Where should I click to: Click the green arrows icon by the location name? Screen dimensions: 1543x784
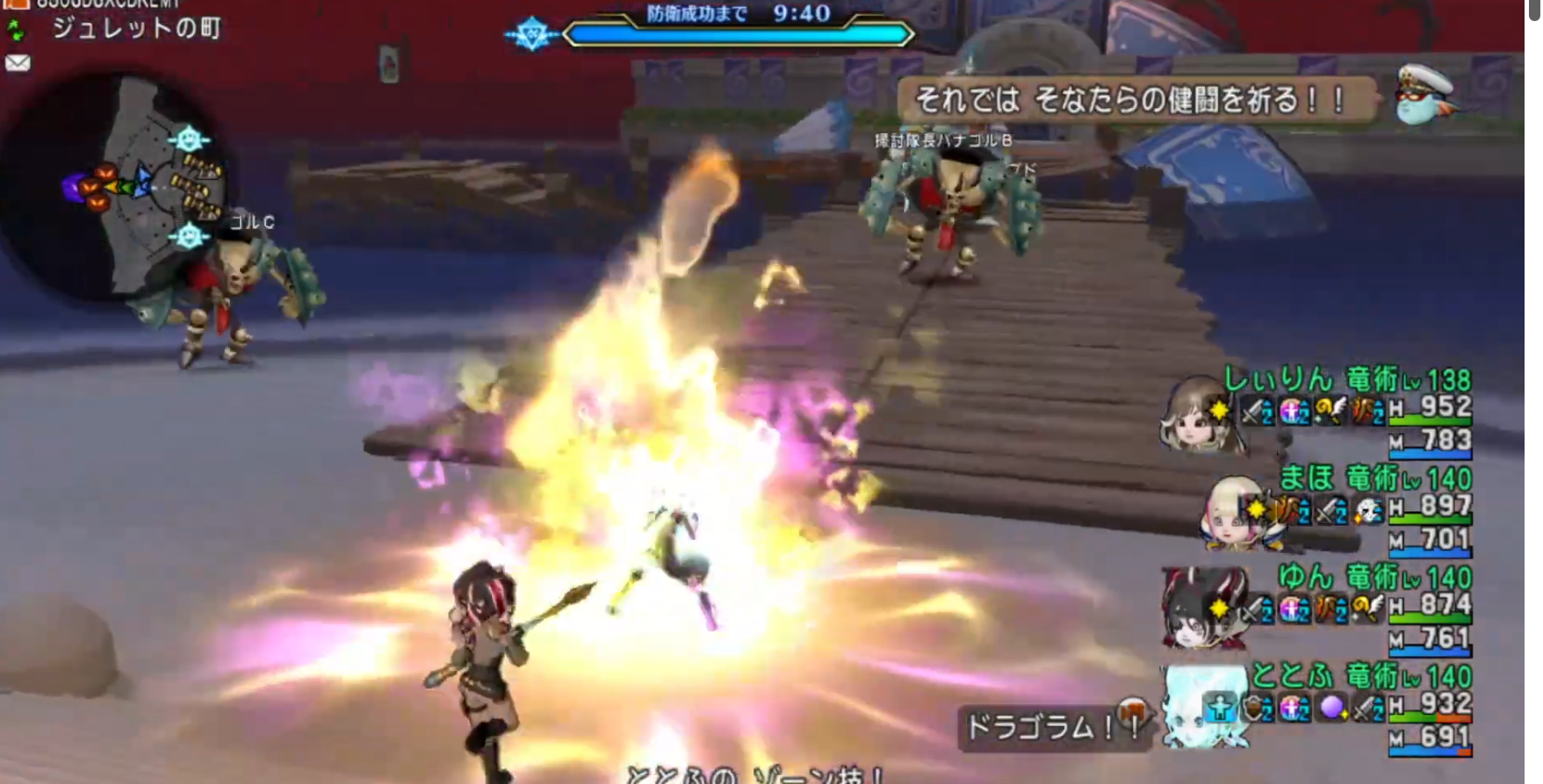16,31
